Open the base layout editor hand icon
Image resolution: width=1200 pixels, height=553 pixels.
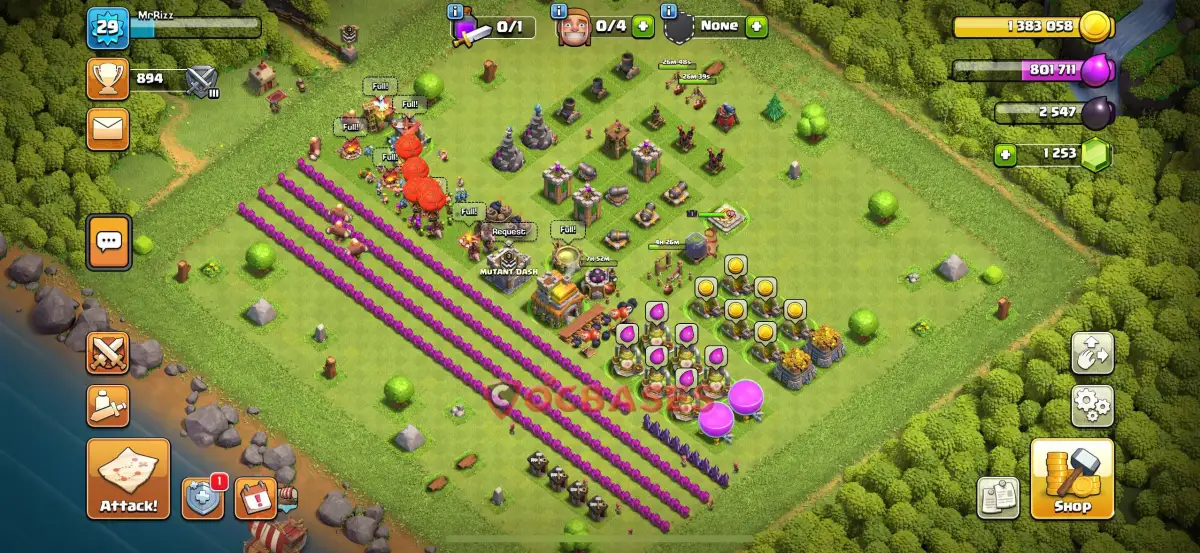click(1092, 352)
